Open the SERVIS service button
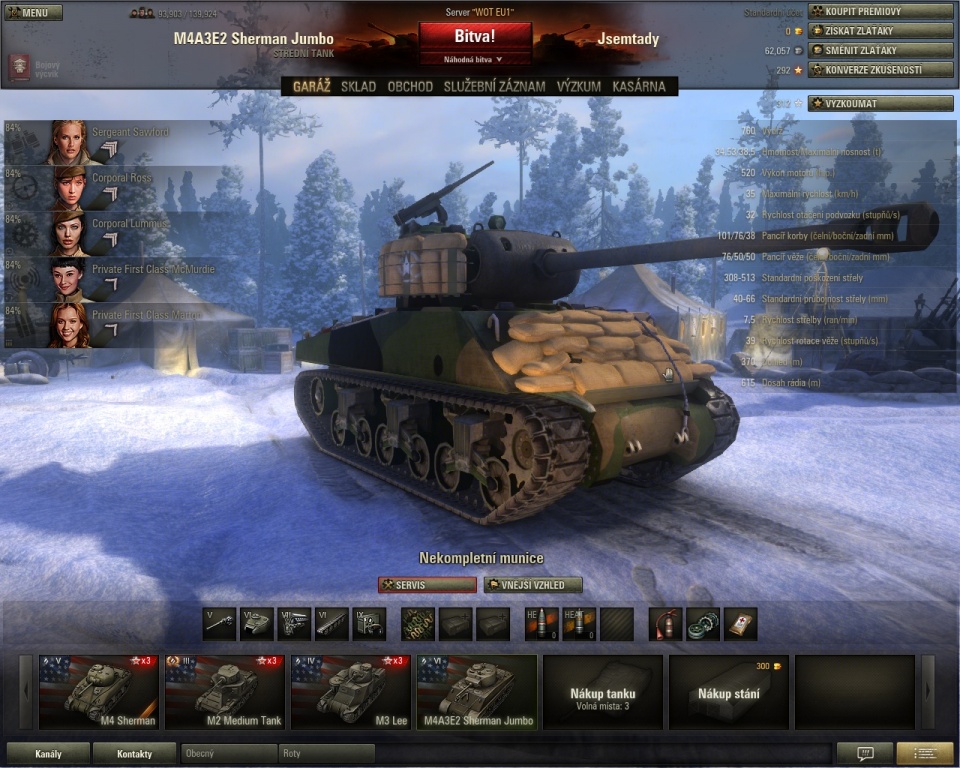This screenshot has height=768, width=960. (x=427, y=585)
